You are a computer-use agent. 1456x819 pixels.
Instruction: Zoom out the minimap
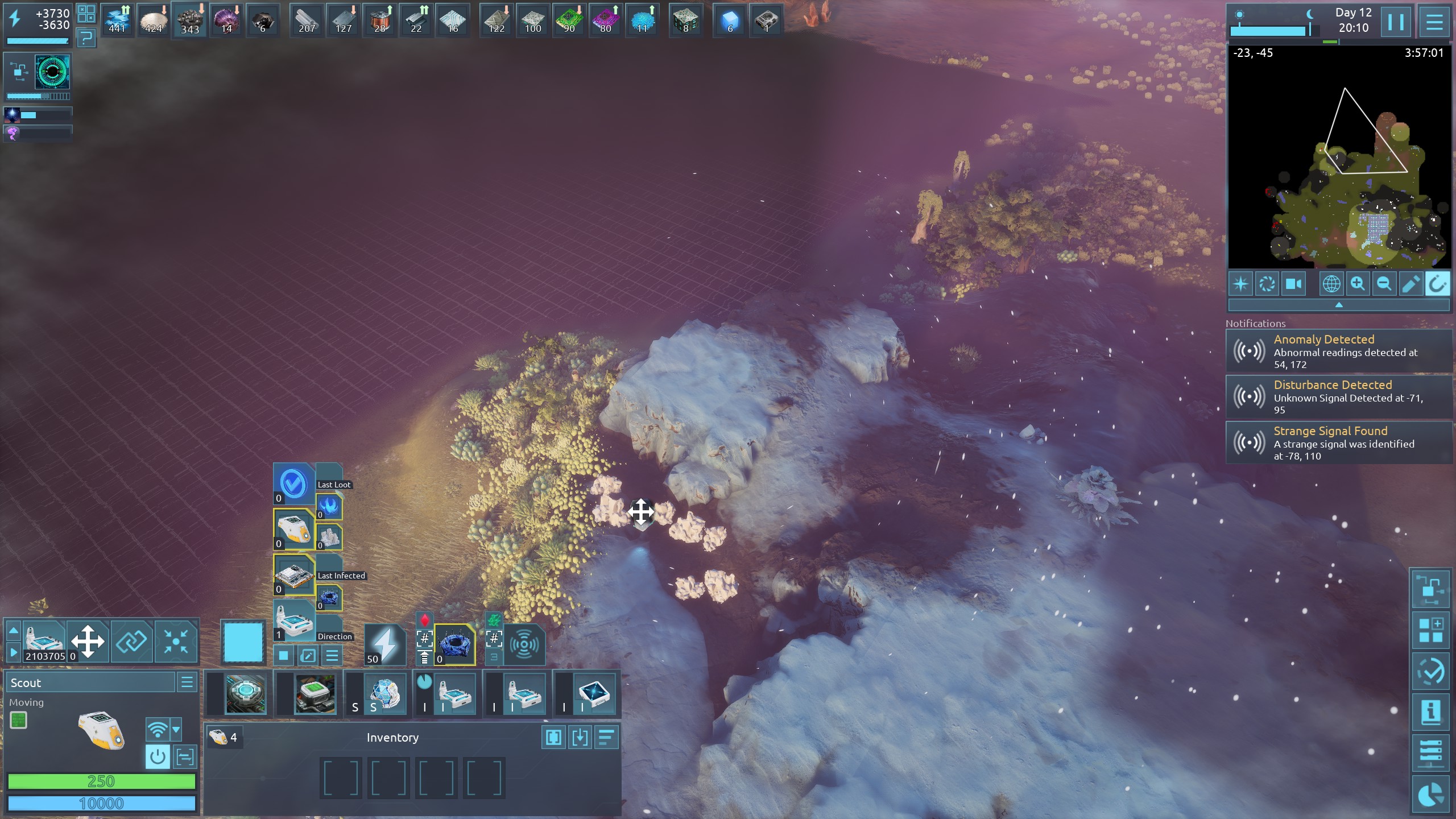(x=1384, y=284)
